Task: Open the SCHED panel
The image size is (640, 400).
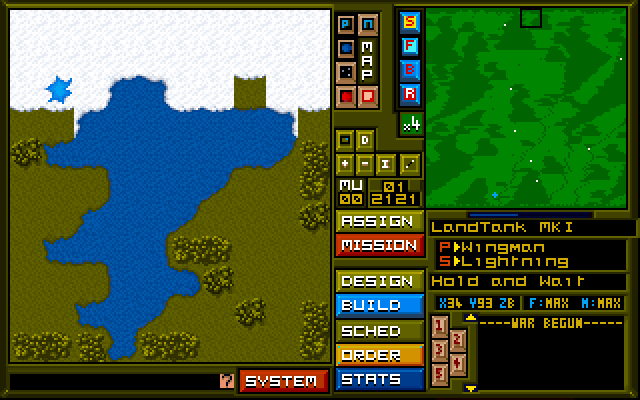Action: click(x=378, y=330)
